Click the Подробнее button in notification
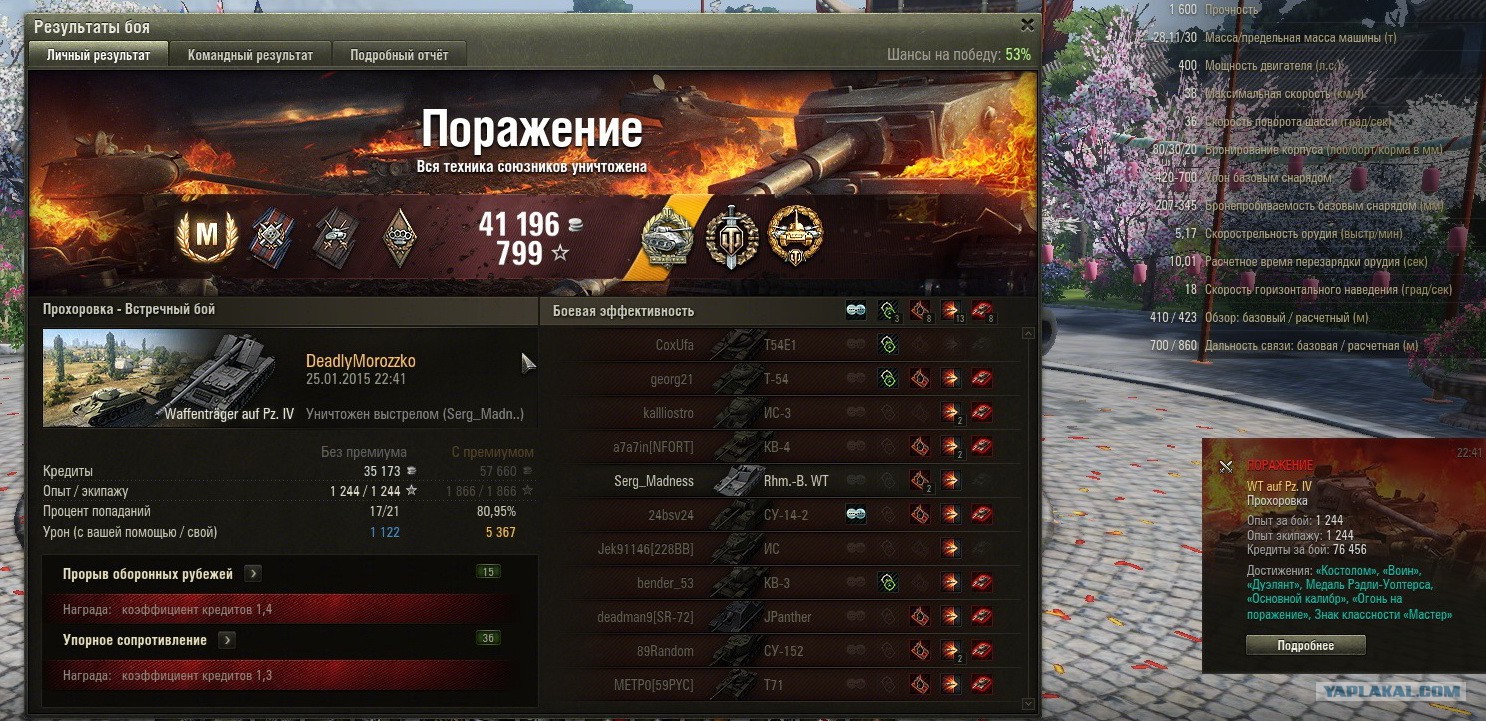1486x721 pixels. click(x=1305, y=646)
